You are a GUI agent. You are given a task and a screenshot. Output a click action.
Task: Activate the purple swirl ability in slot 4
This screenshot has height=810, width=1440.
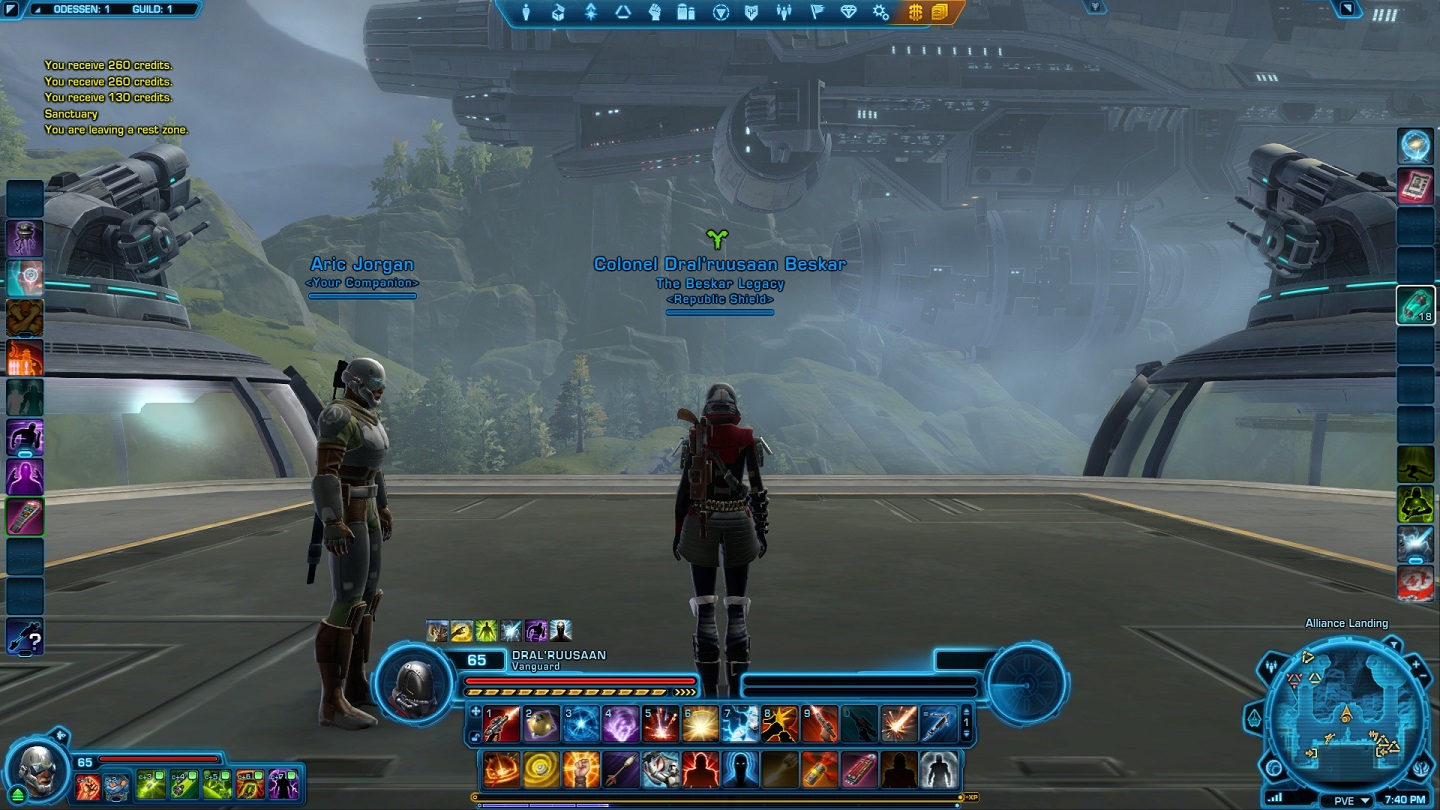pos(621,724)
